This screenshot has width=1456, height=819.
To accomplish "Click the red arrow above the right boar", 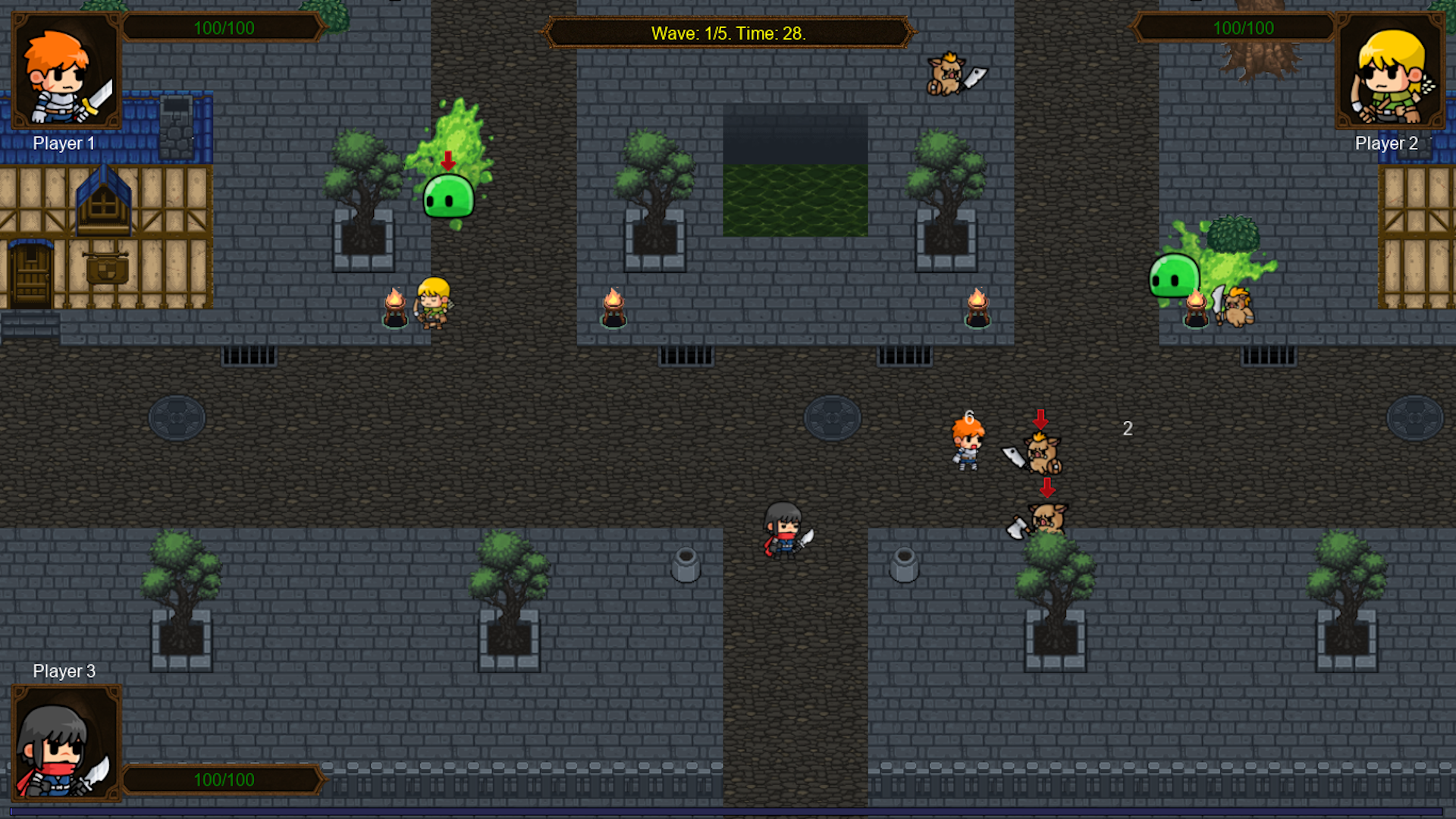I will [1040, 418].
